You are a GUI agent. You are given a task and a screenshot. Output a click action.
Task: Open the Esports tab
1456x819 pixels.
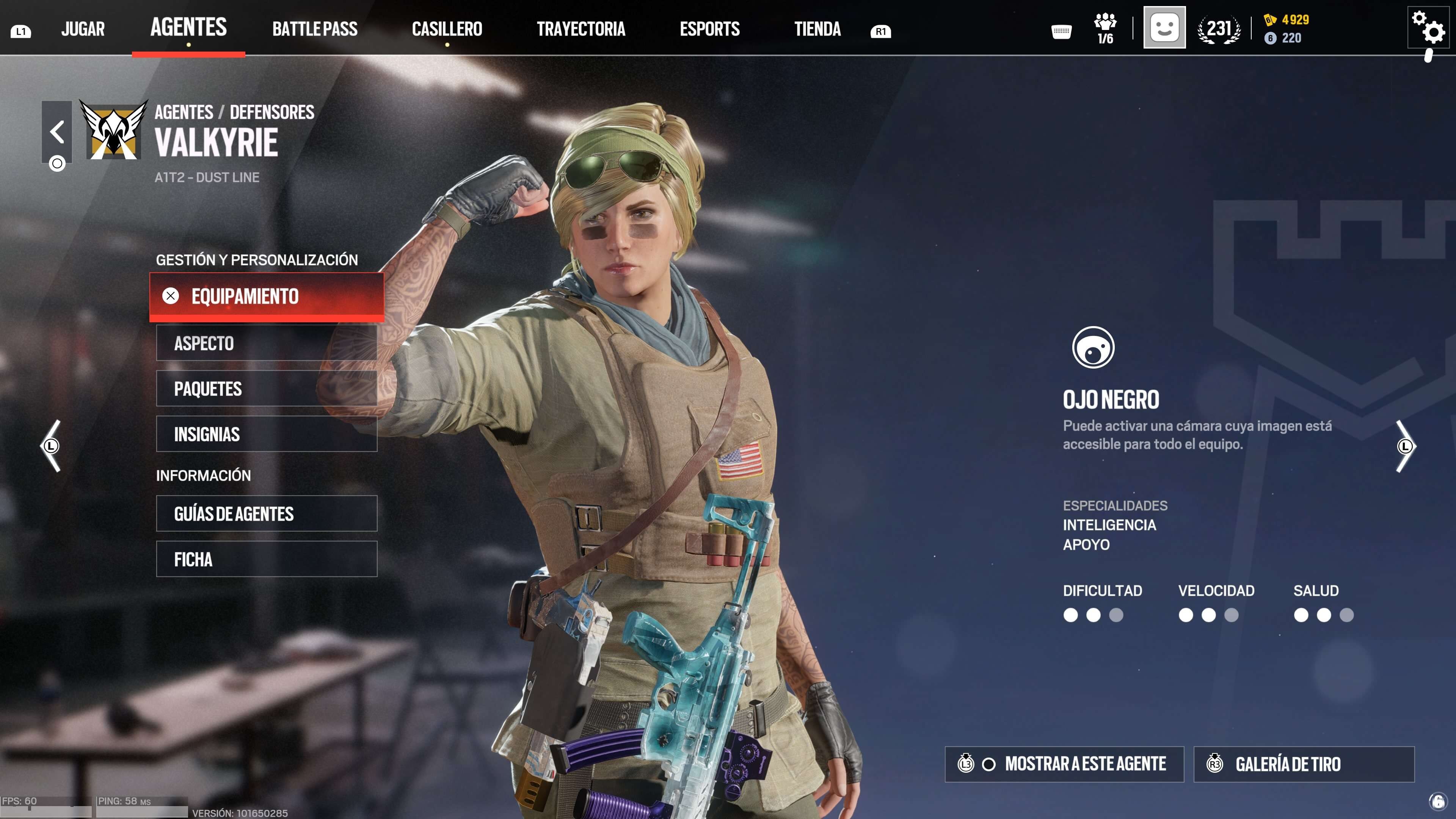pos(709,29)
